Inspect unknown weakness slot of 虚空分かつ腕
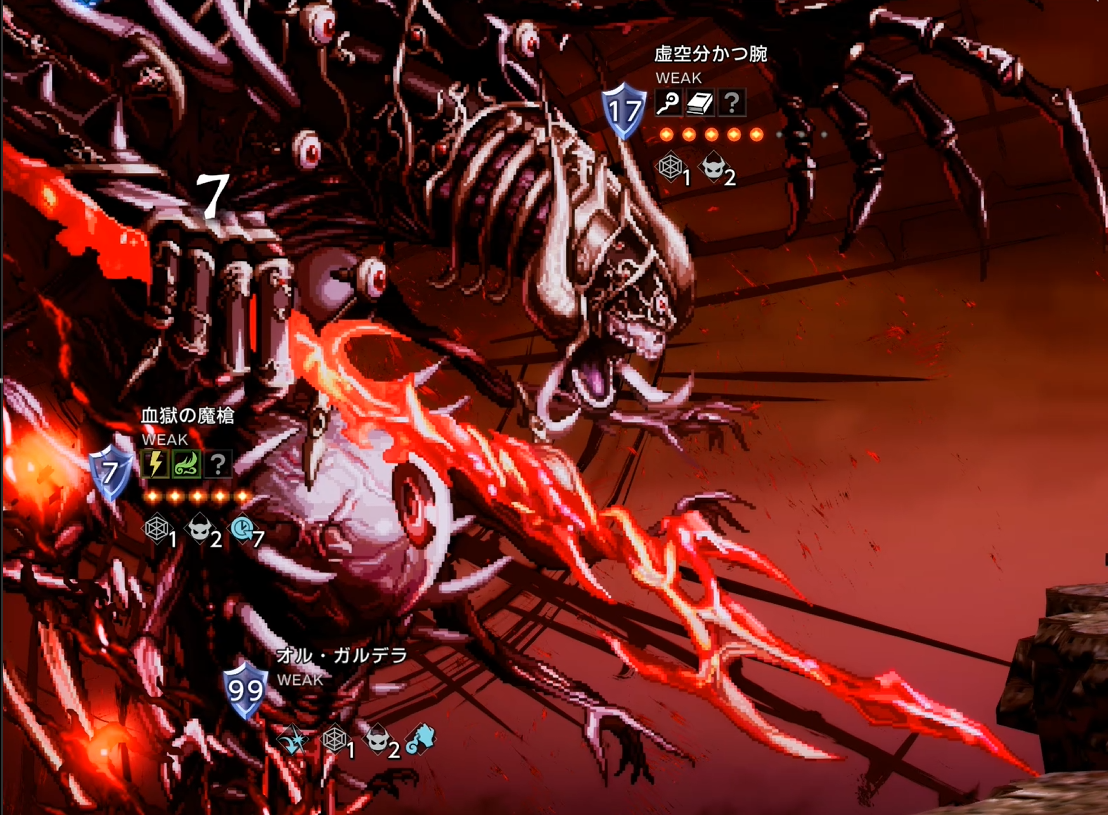 point(731,102)
